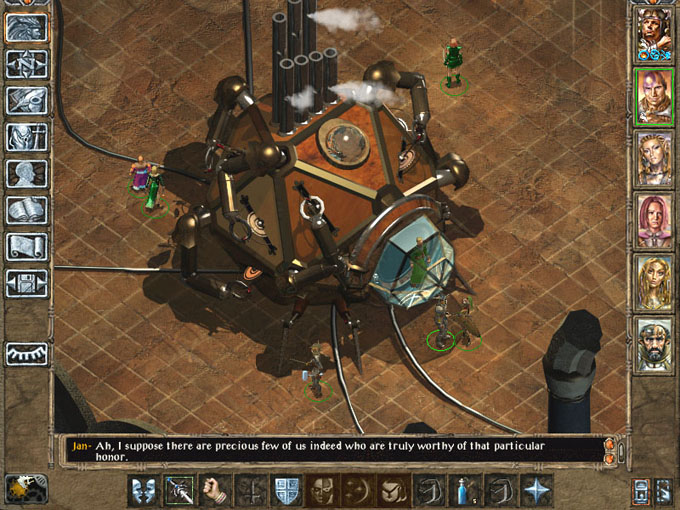Viewport: 680px width, 510px height.
Task: Equip the spear weapon quick slot
Action: coord(180,490)
